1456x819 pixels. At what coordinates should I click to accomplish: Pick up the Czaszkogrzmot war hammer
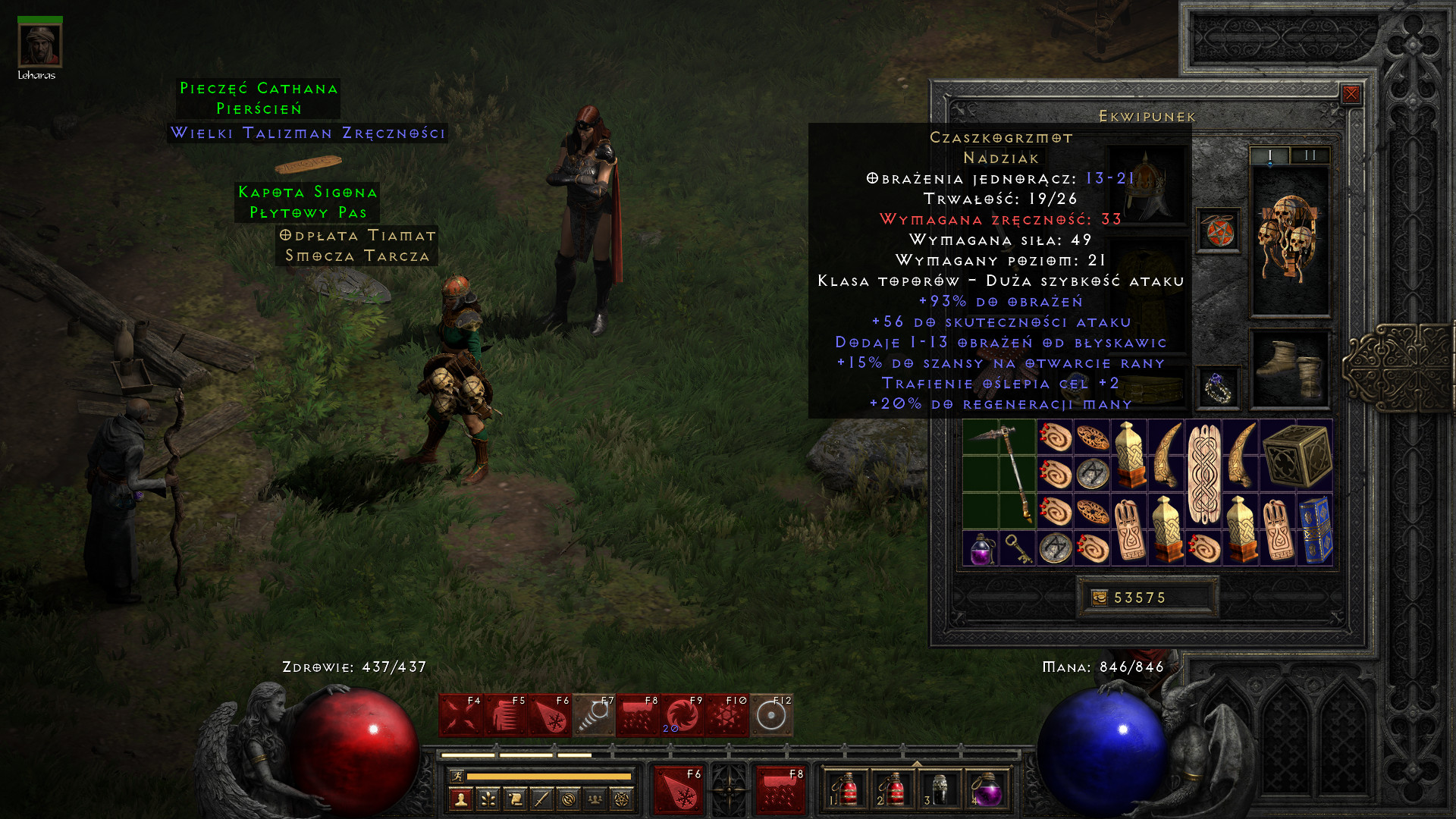[x=999, y=472]
